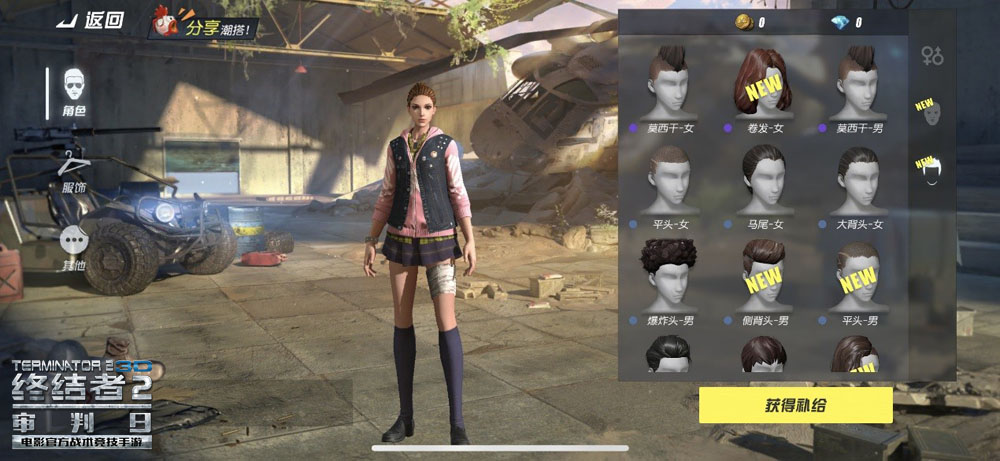The image size is (1000, 461).
Task: Open the gender symbol category
Action: [x=932, y=56]
